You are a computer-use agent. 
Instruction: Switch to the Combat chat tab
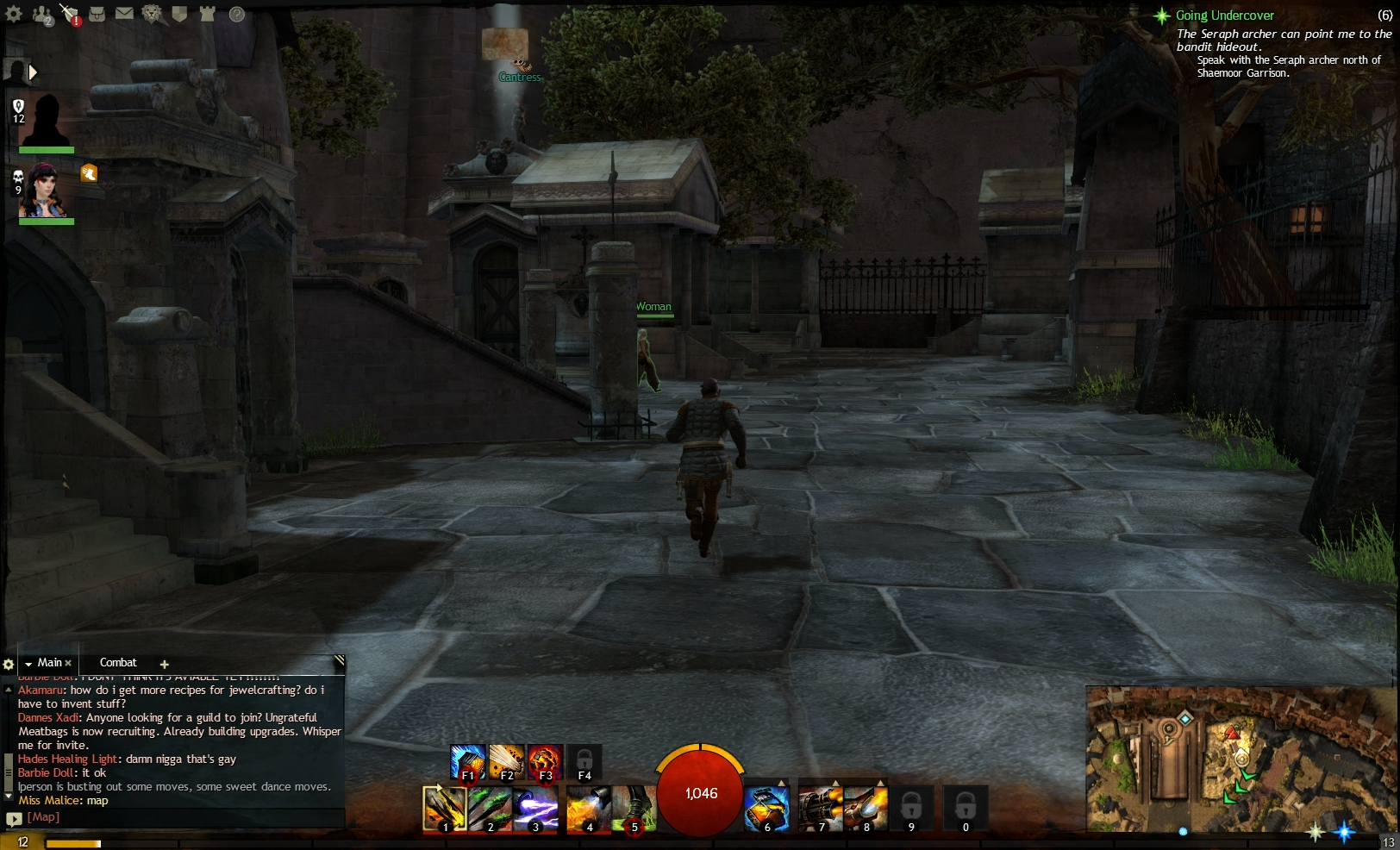tap(119, 662)
